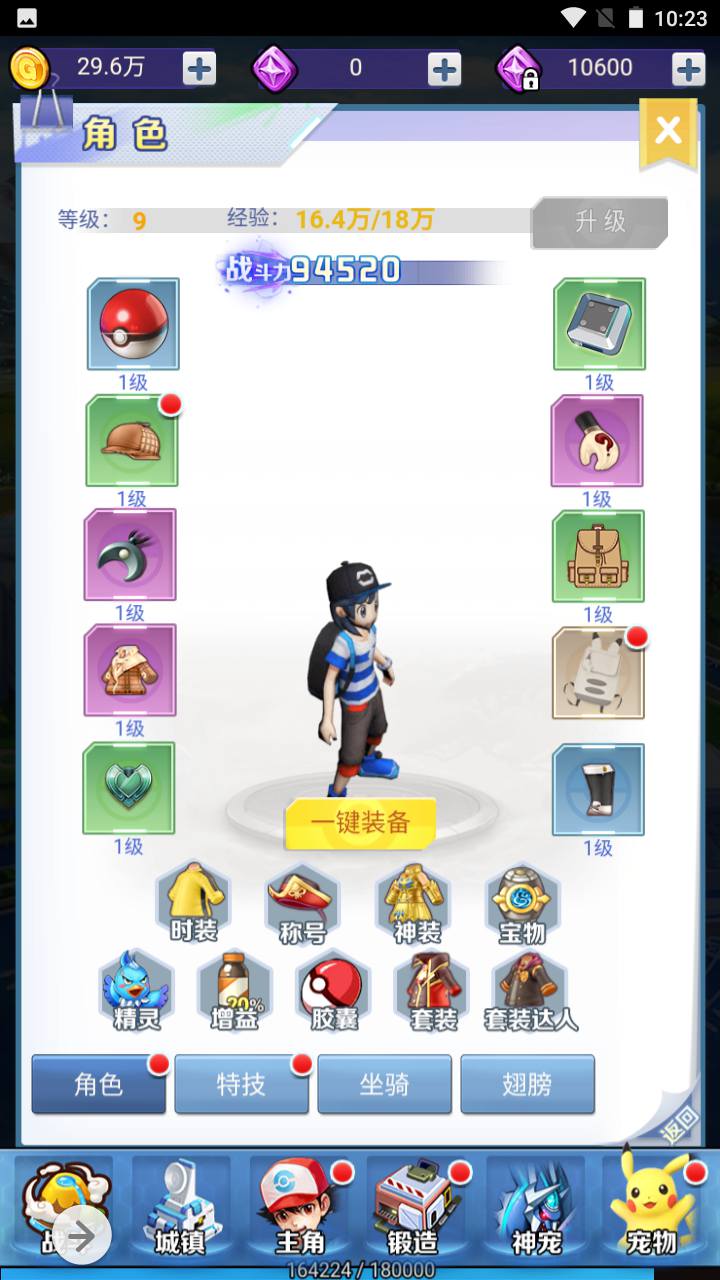Choose the brown jacket equipment slot

click(130, 670)
